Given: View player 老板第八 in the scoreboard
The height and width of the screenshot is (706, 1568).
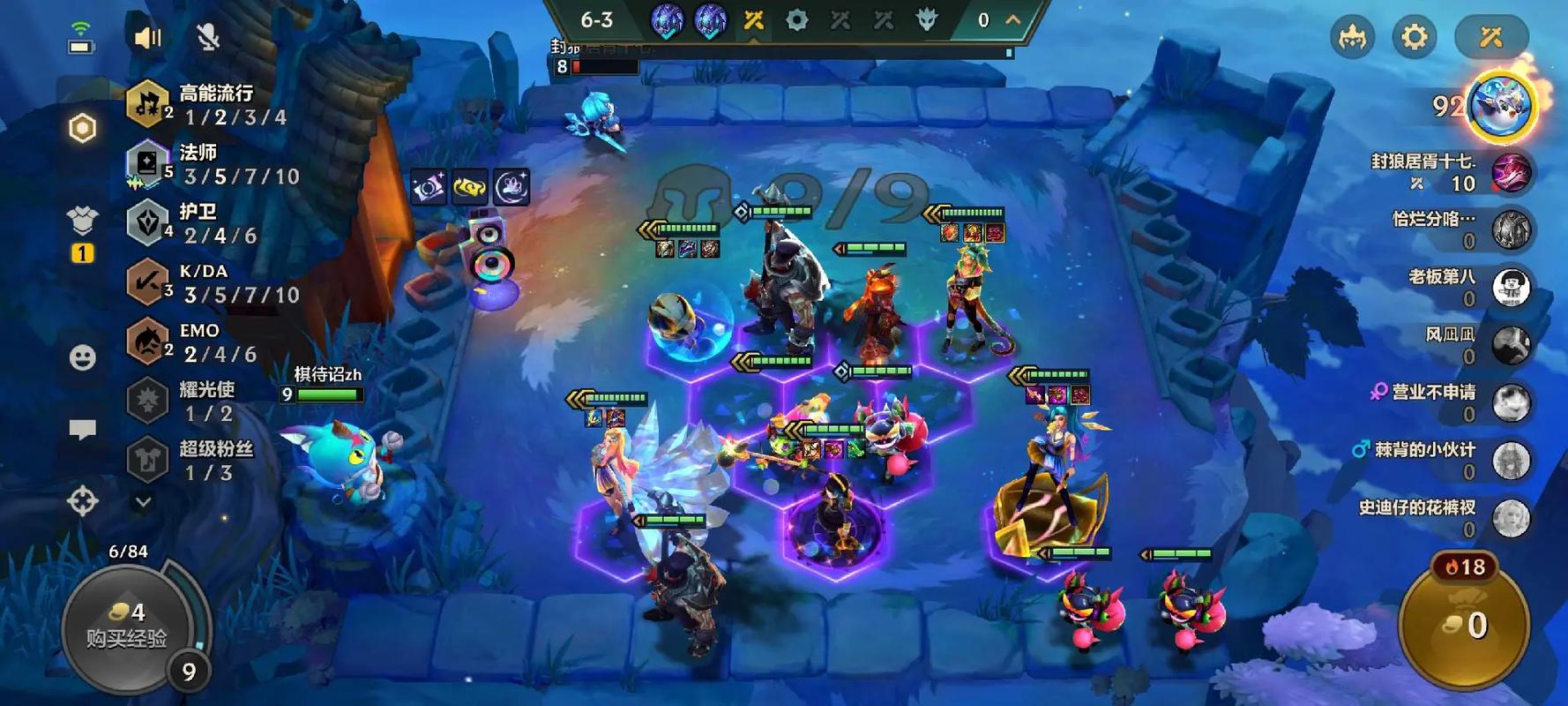Looking at the screenshot, I should 1510,288.
